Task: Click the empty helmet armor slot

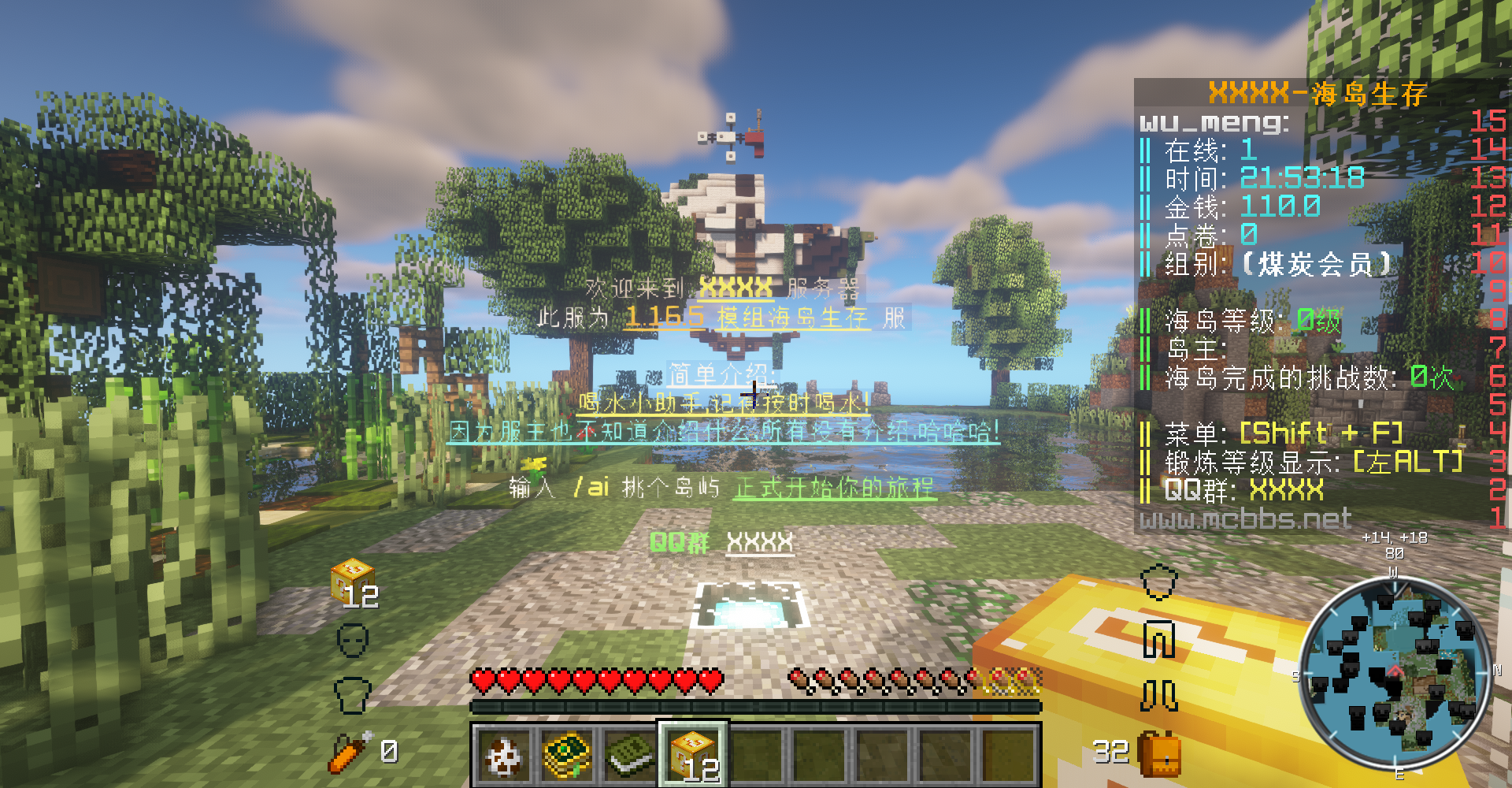Action: point(352,640)
